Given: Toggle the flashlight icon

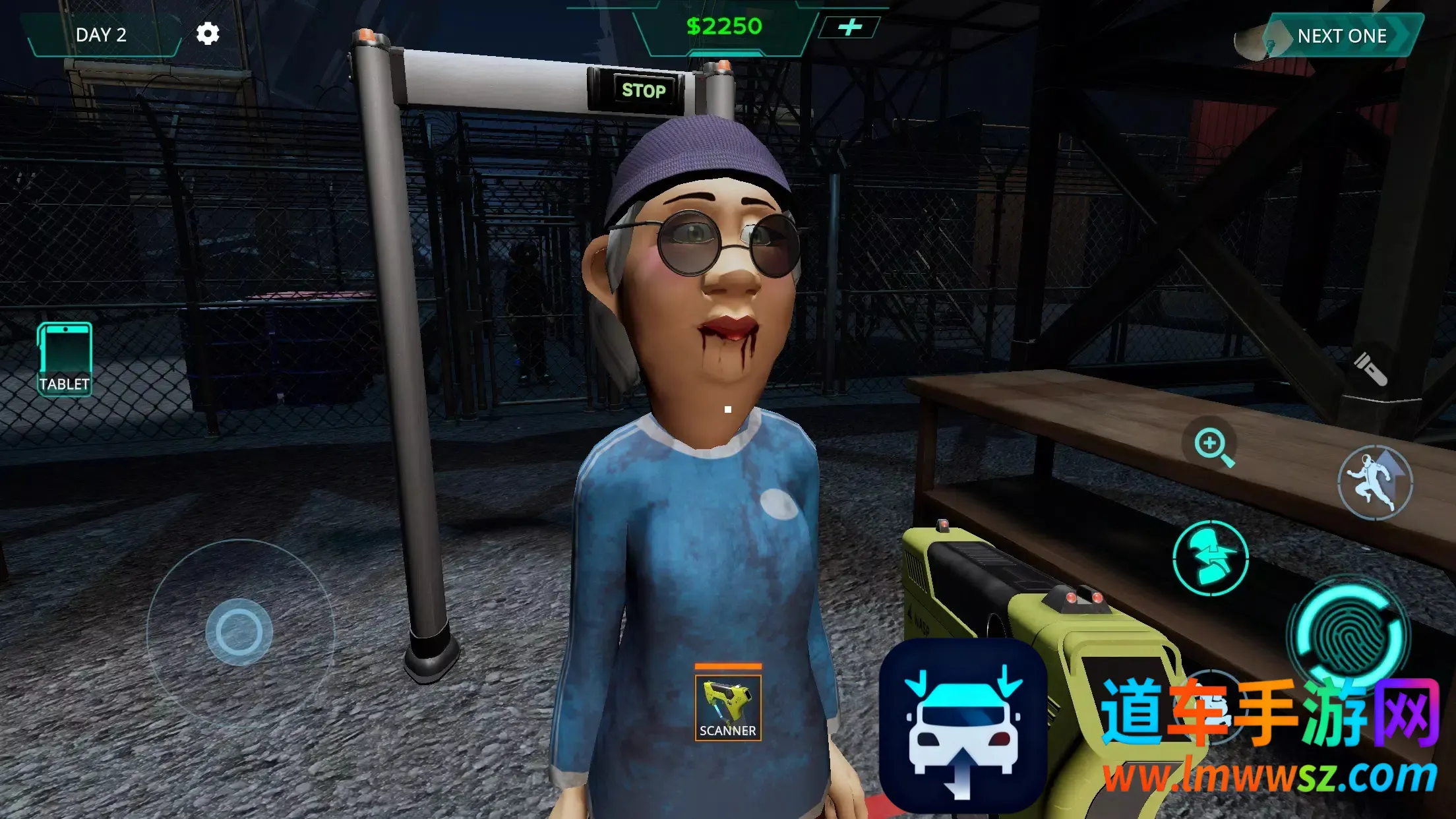Looking at the screenshot, I should pos(1370,369).
